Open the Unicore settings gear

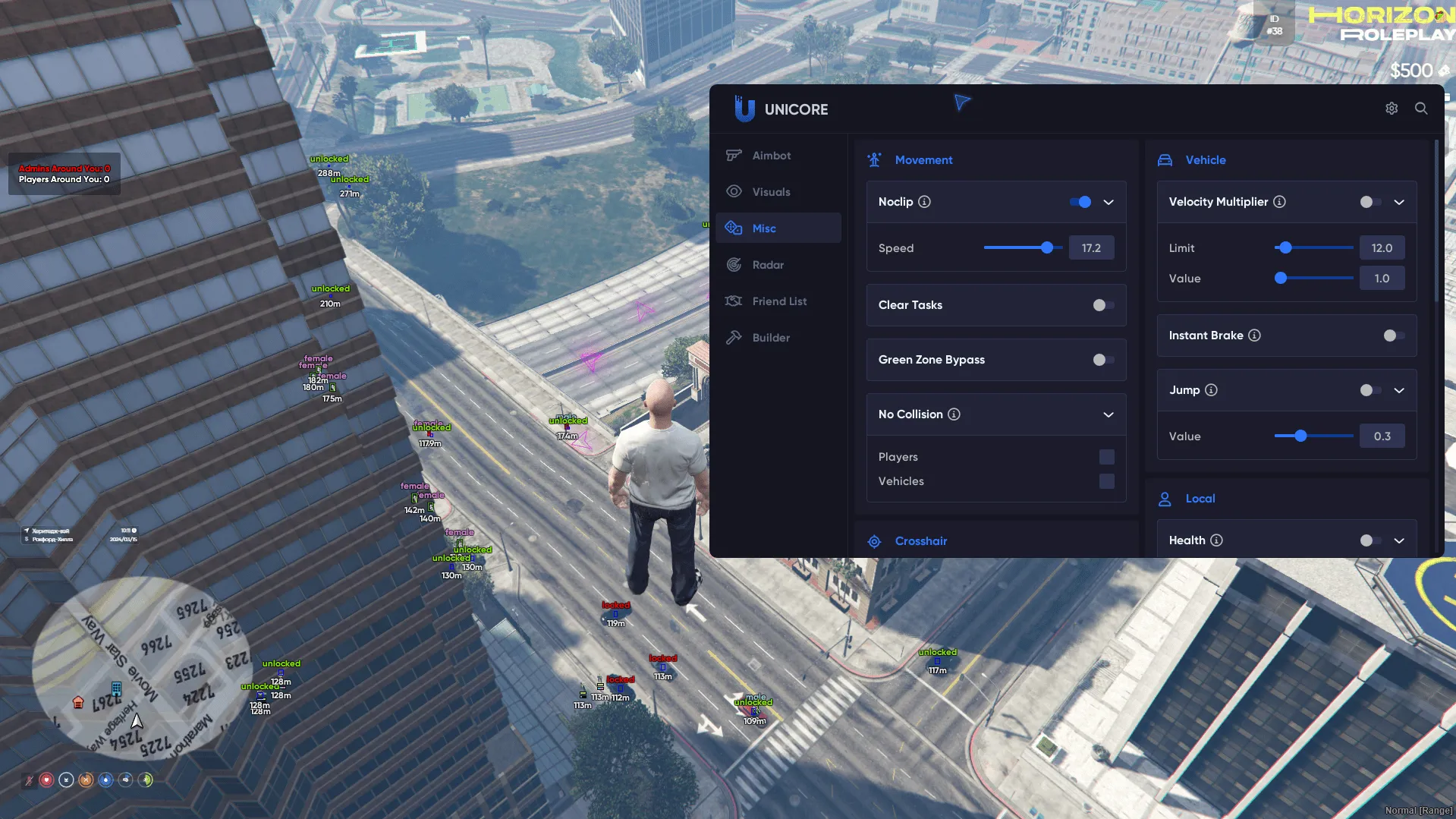1392,109
